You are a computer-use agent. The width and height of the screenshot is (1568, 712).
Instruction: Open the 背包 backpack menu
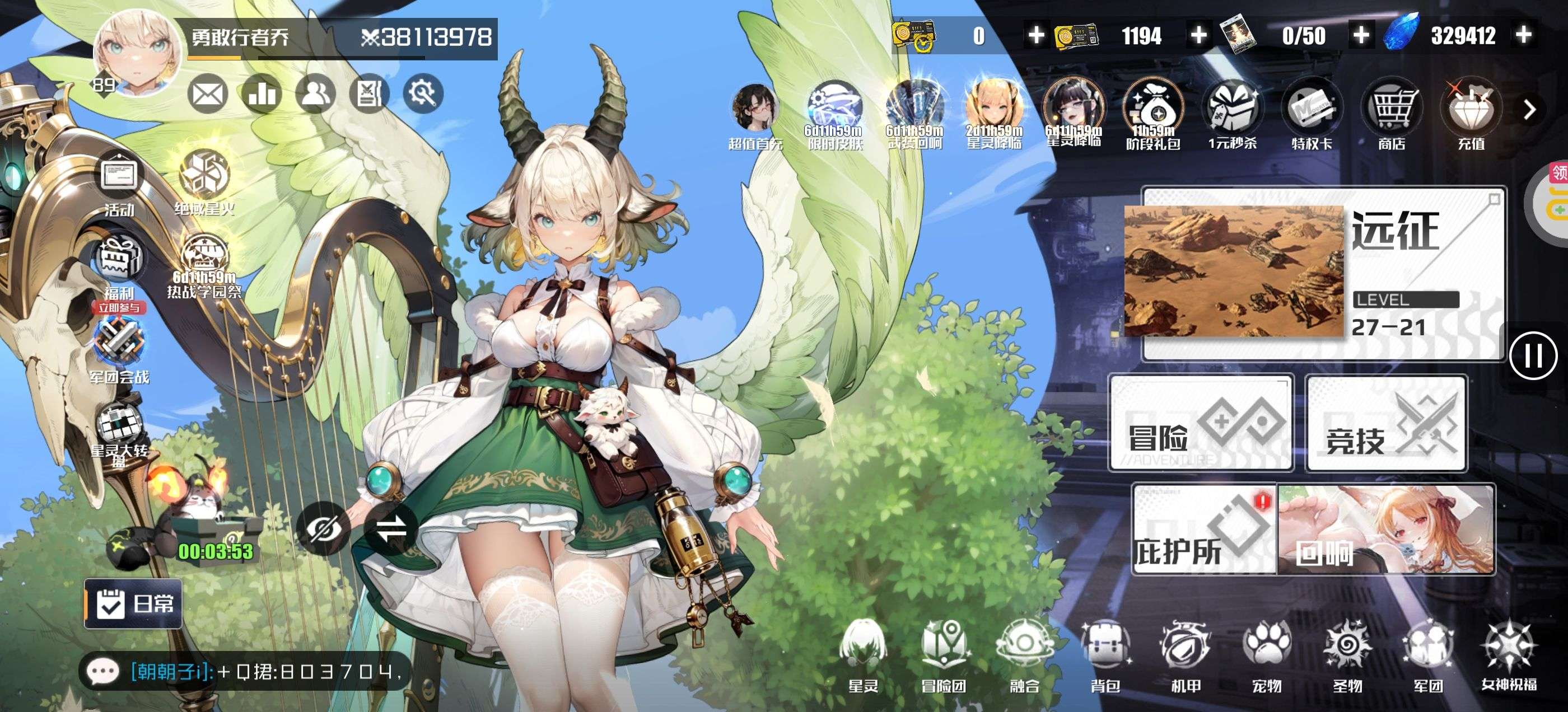1105,656
